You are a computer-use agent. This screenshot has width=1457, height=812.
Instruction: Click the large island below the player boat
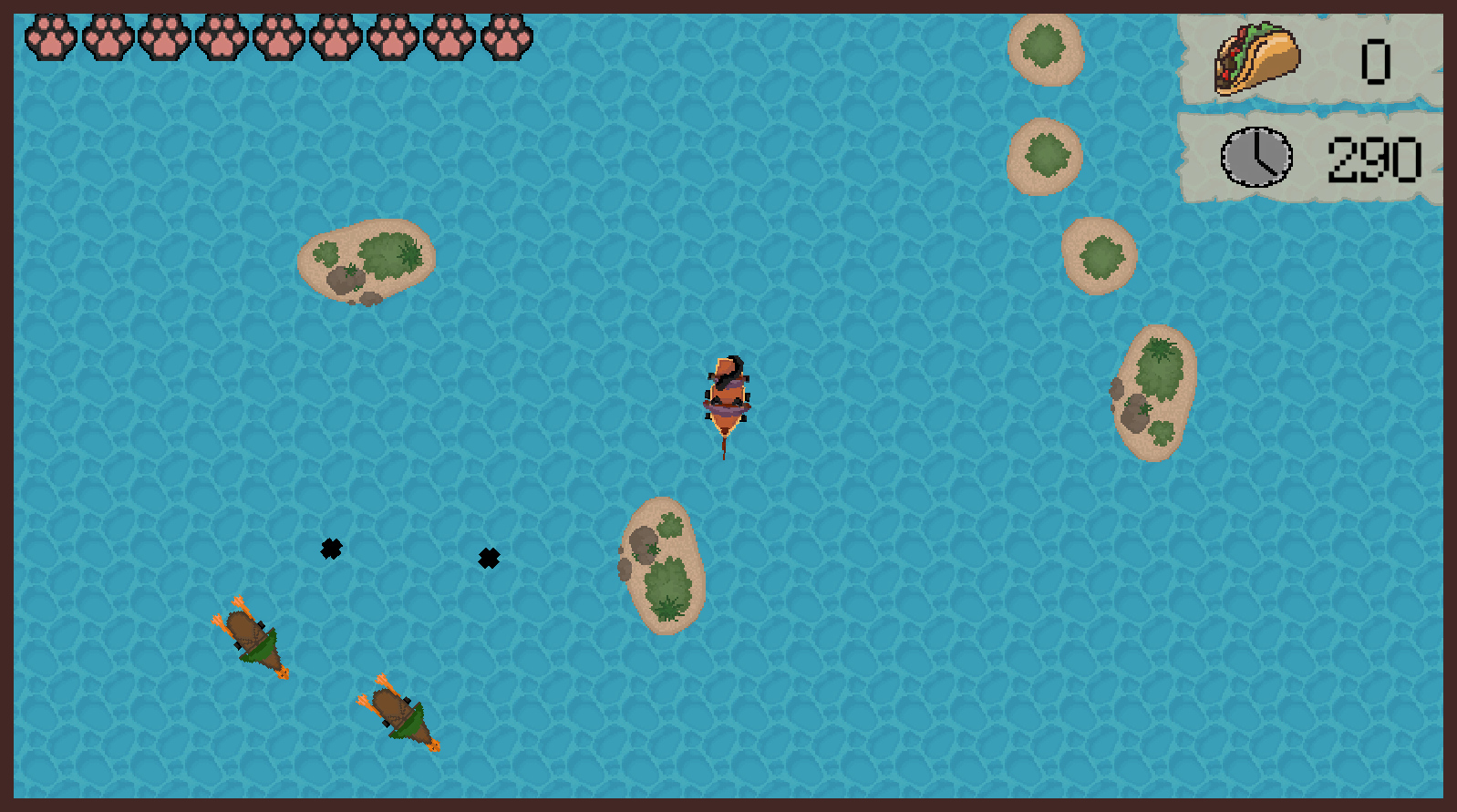click(664, 565)
